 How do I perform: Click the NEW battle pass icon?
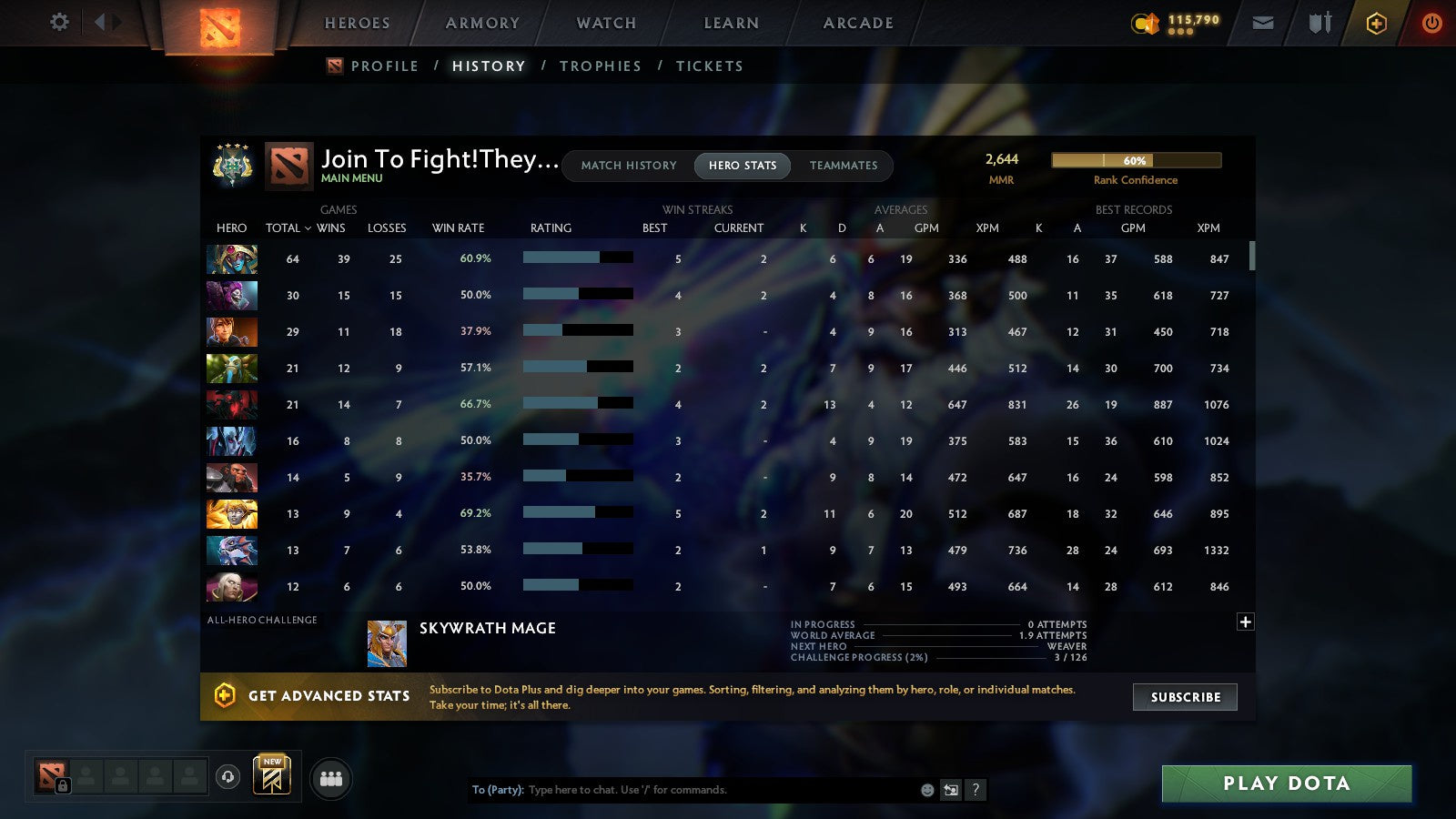[272, 773]
